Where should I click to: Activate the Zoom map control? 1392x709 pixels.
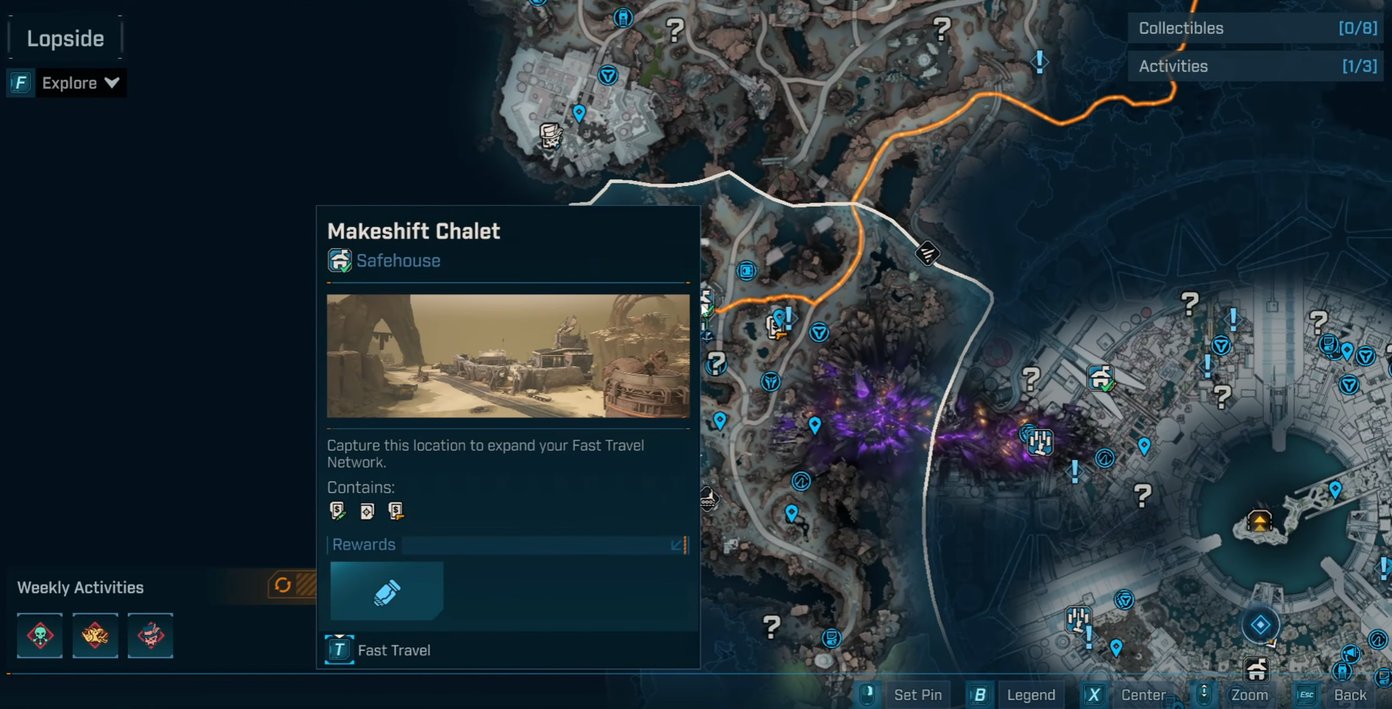[x=1235, y=695]
